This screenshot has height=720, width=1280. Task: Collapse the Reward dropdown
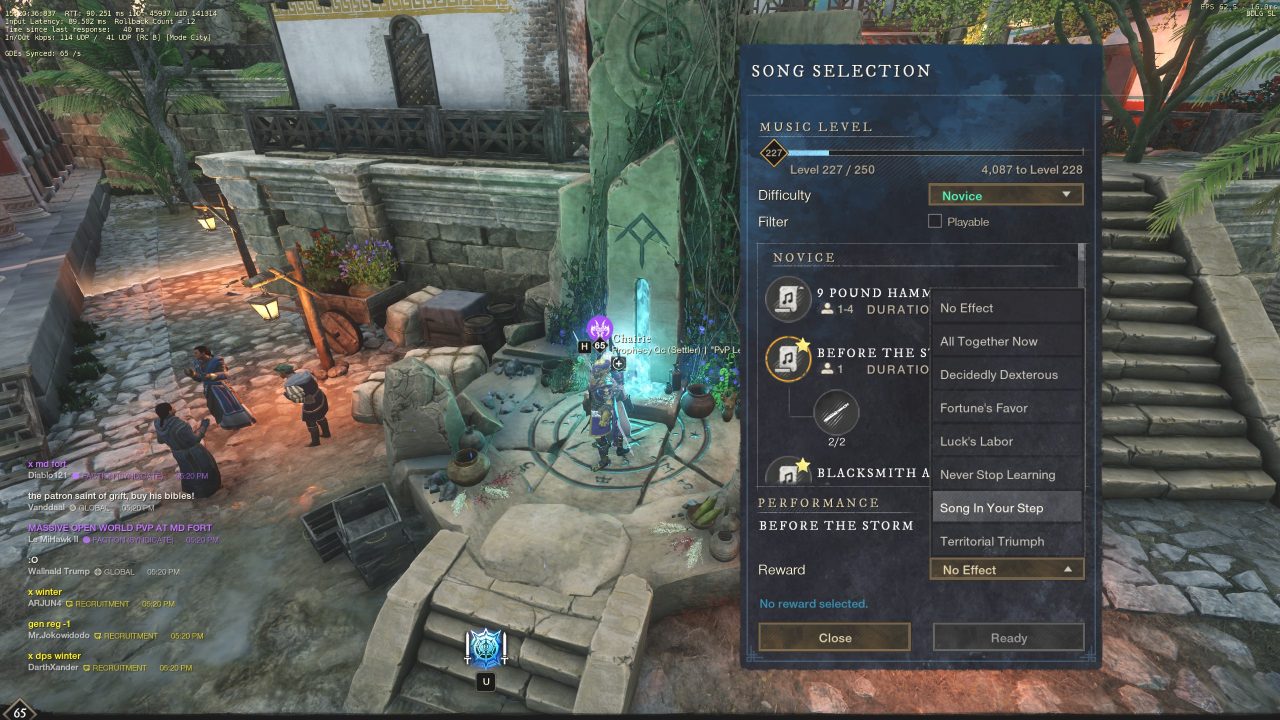pos(1006,570)
